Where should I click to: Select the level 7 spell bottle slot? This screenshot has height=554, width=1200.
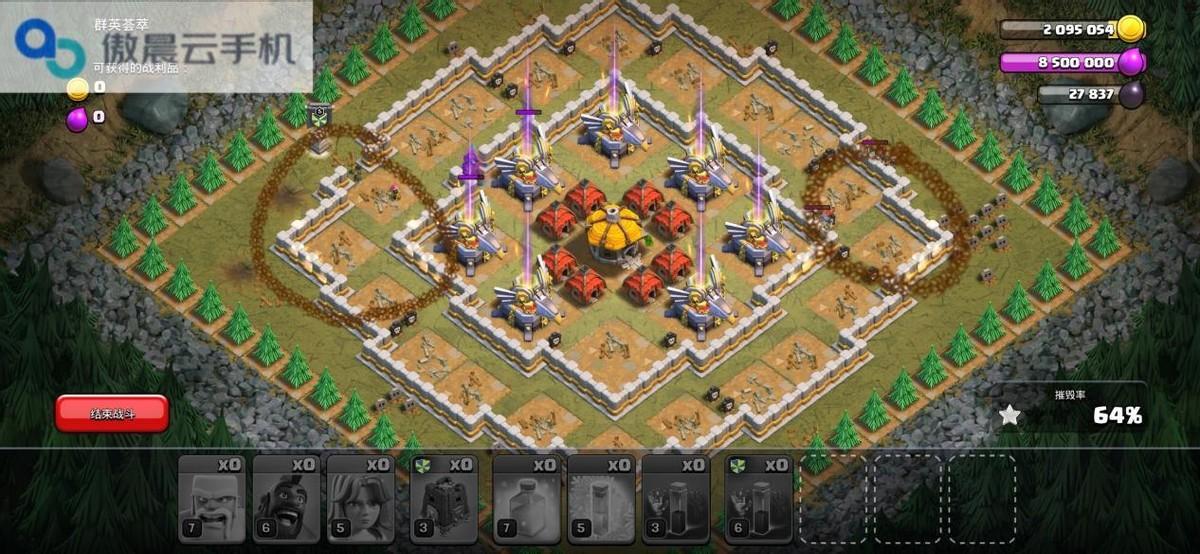tap(527, 499)
